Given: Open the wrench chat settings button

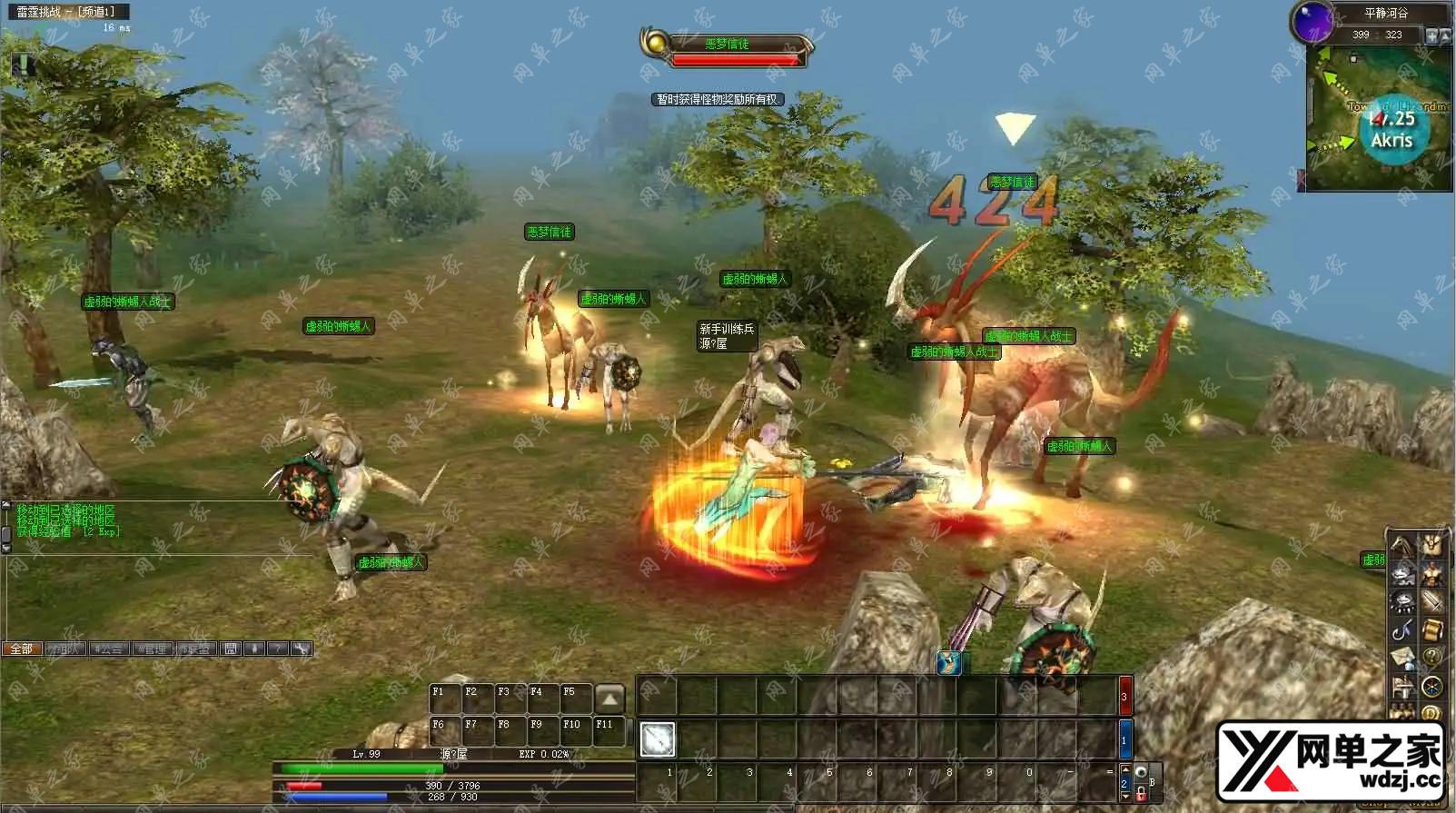Looking at the screenshot, I should 302,649.
